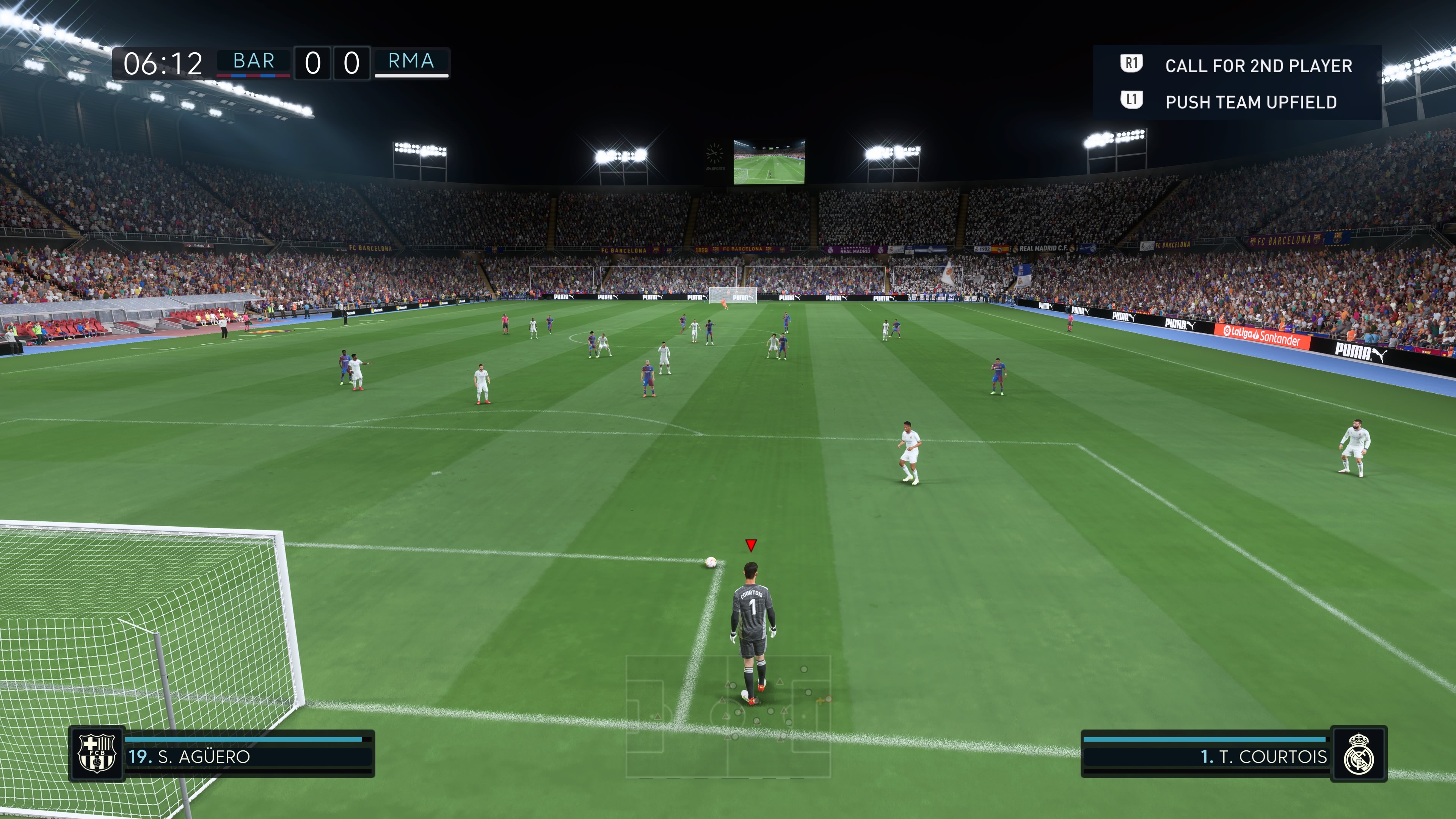Click the BAR team label on the scoreboard

(x=254, y=61)
